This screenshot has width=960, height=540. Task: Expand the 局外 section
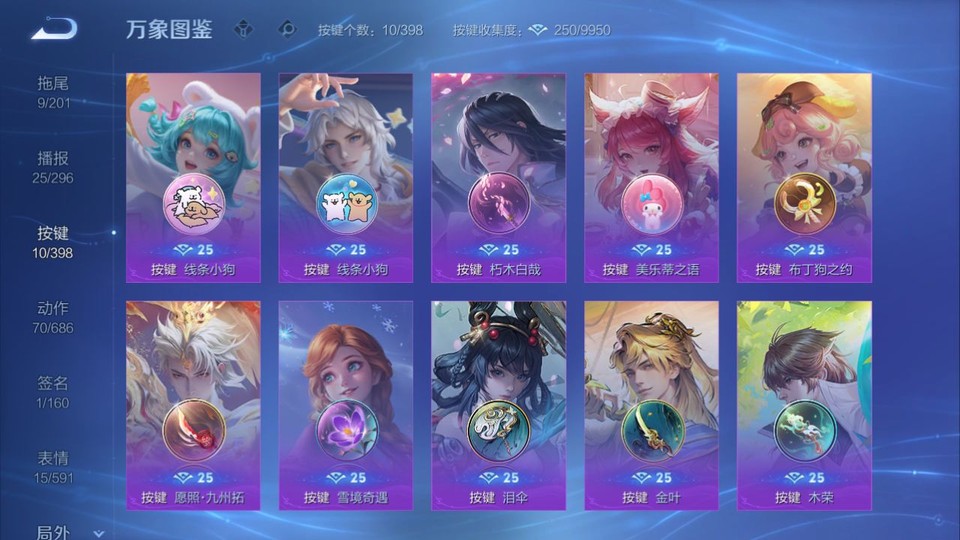[x=60, y=532]
